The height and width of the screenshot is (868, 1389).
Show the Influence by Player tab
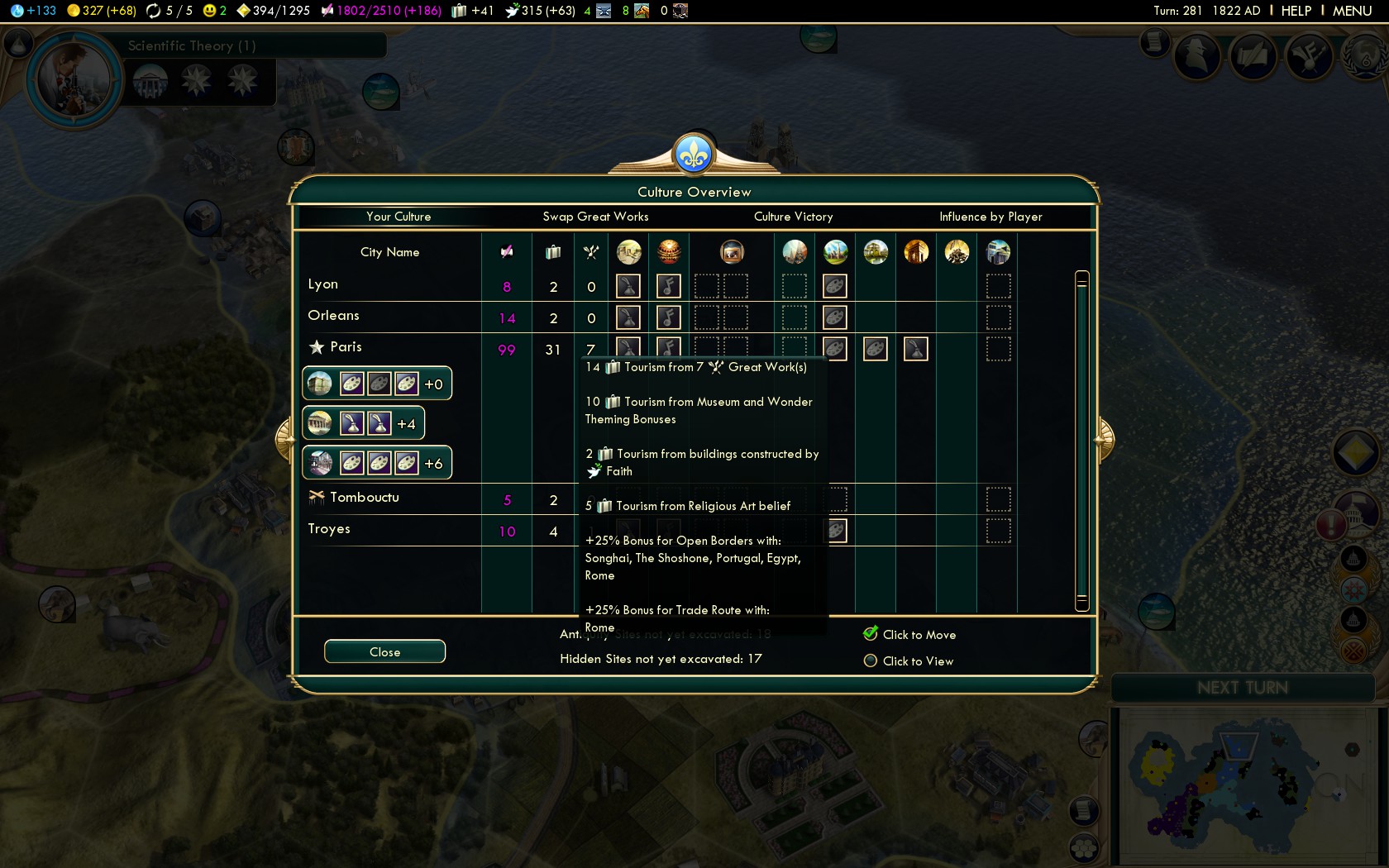click(x=990, y=217)
